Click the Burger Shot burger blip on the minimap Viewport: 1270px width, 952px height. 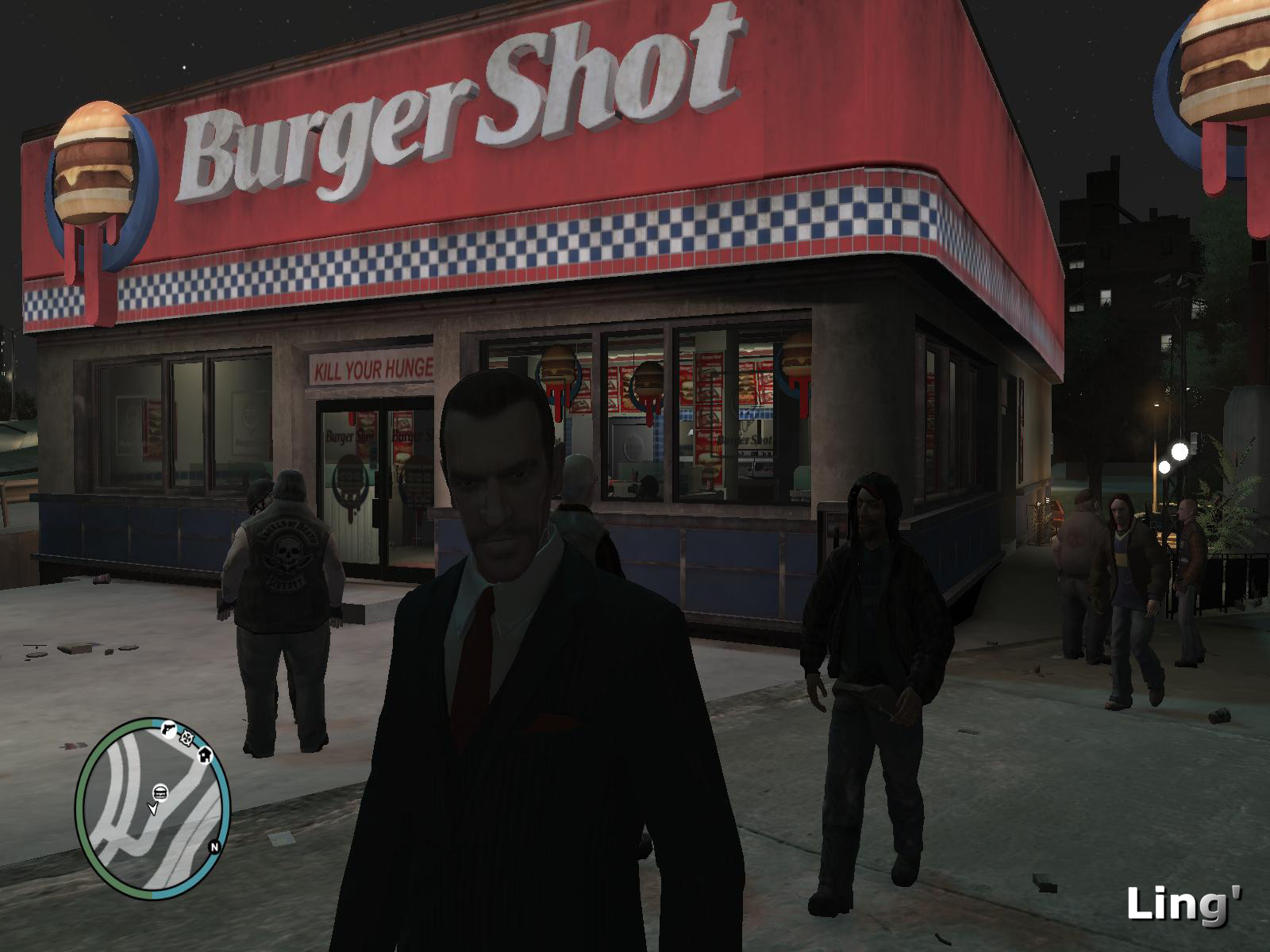click(160, 792)
